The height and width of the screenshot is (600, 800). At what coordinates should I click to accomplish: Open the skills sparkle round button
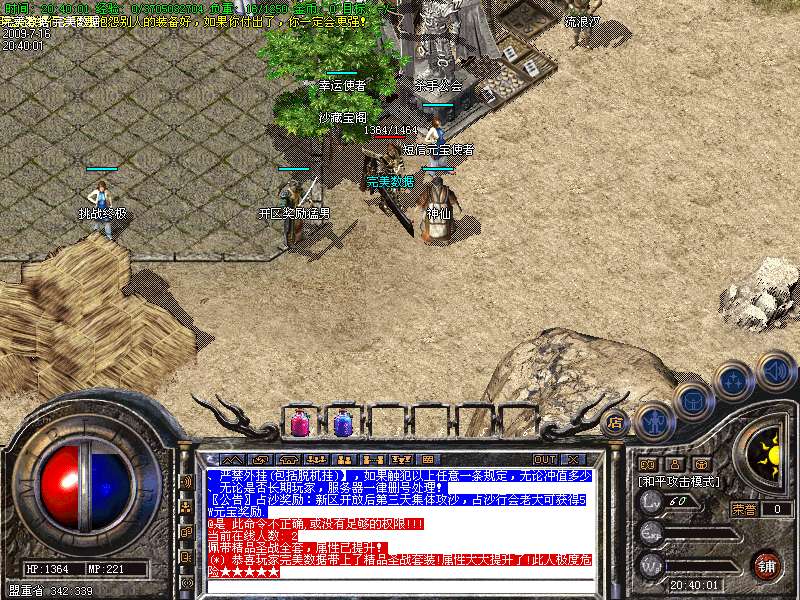pyautogui.click(x=734, y=380)
